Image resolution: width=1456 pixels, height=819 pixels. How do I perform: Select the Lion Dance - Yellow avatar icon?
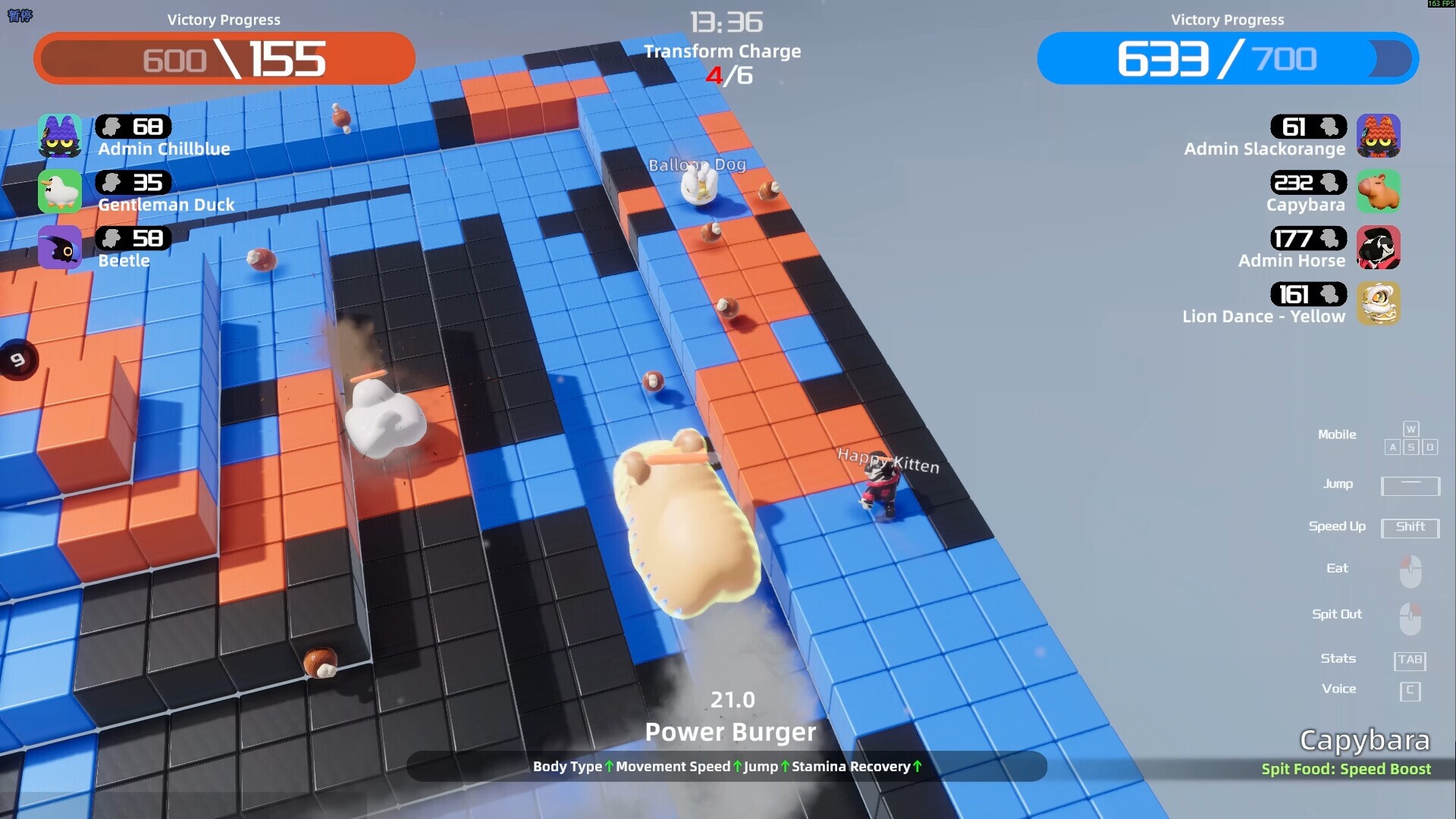(1379, 304)
